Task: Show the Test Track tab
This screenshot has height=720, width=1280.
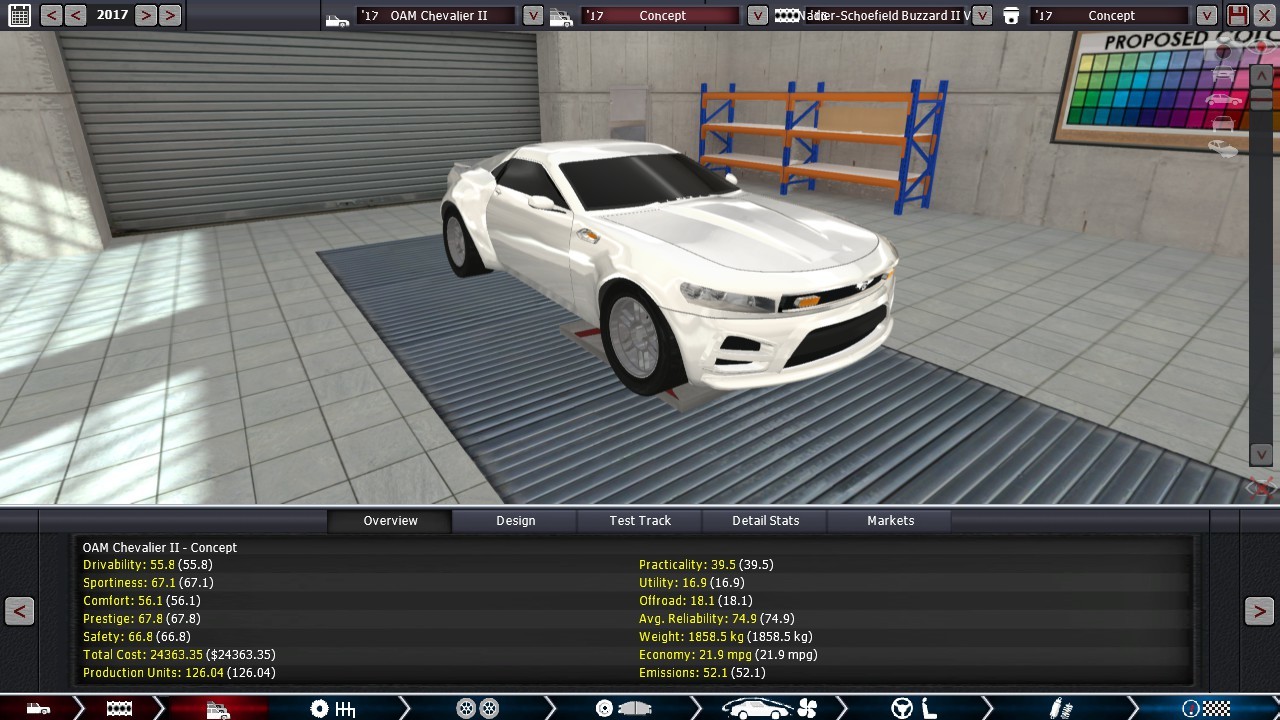Action: coord(640,520)
